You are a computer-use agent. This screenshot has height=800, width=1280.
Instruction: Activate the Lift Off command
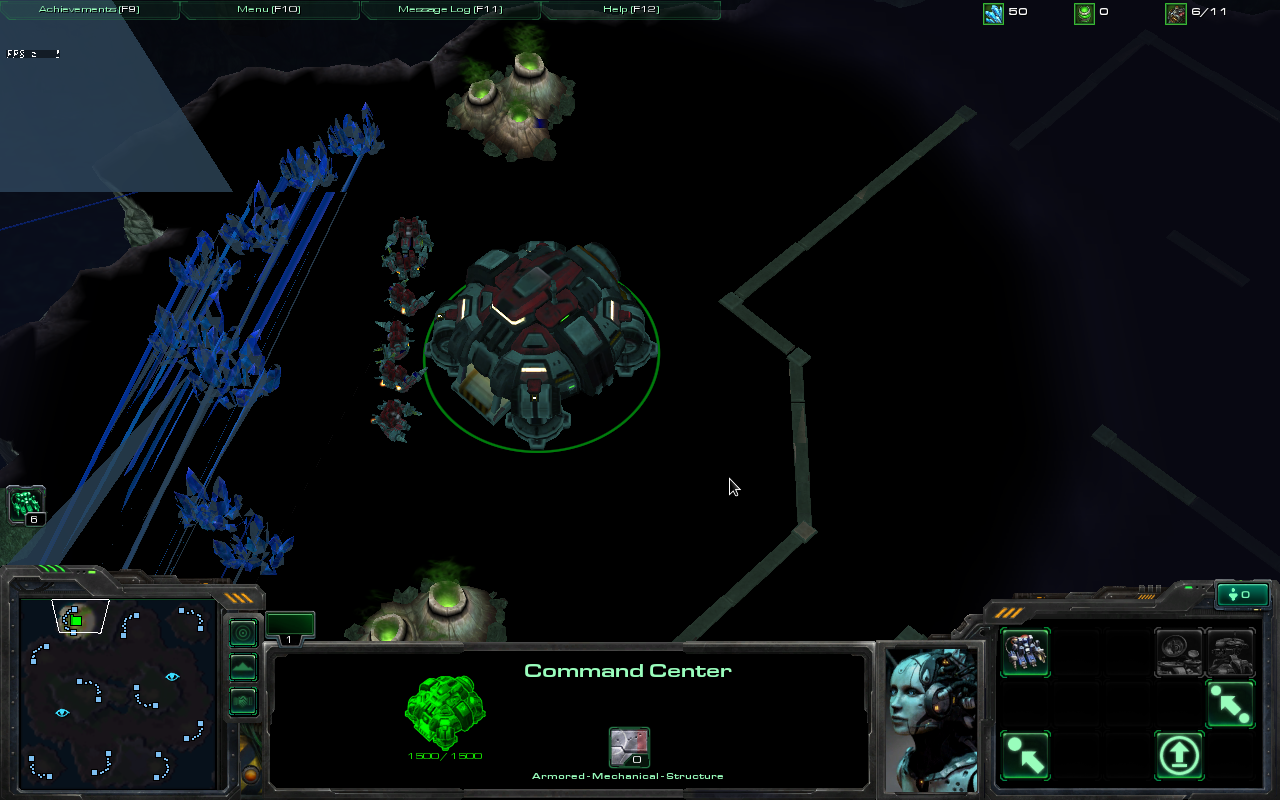(1179, 755)
